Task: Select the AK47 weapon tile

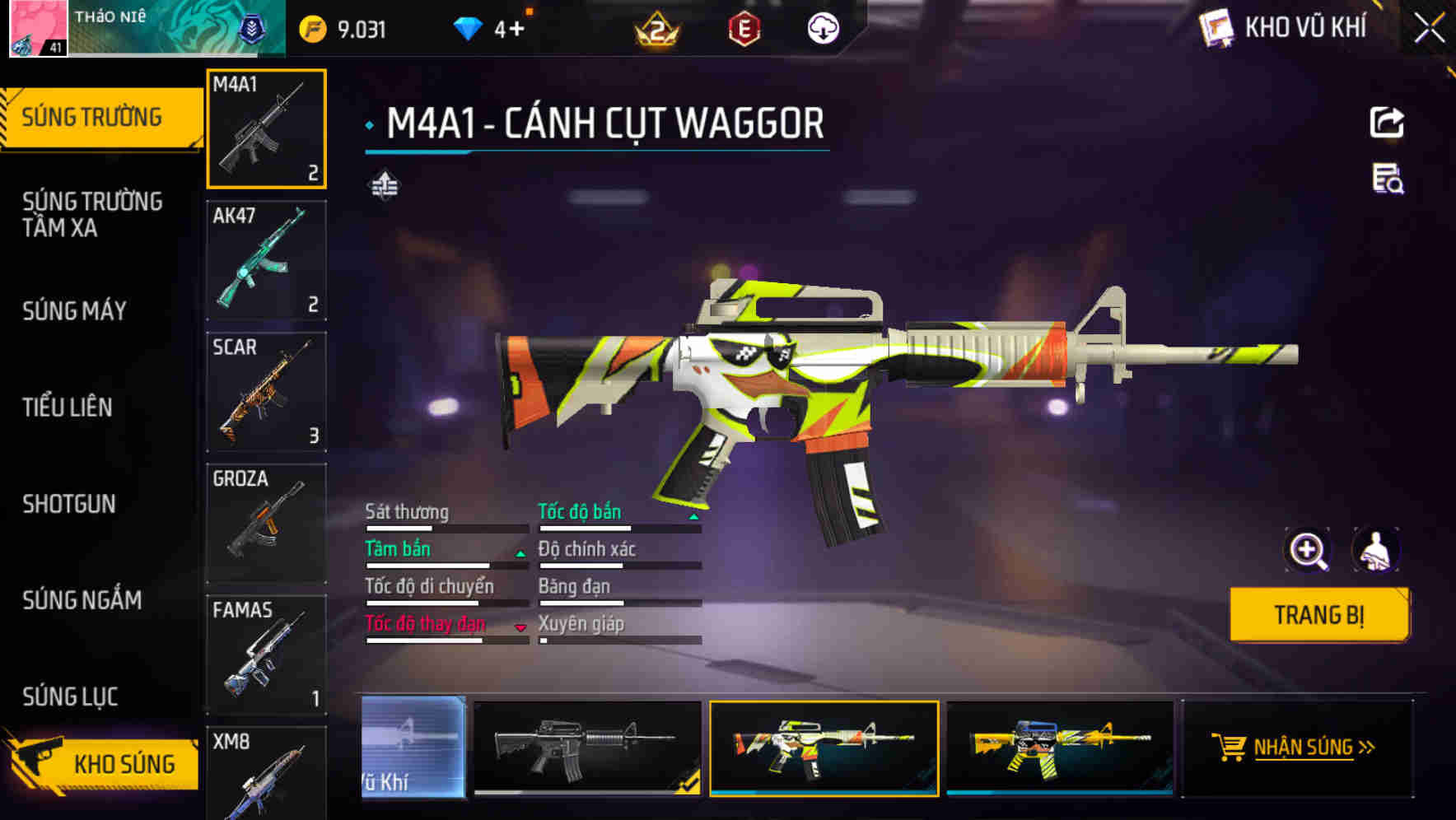Action: [266, 260]
